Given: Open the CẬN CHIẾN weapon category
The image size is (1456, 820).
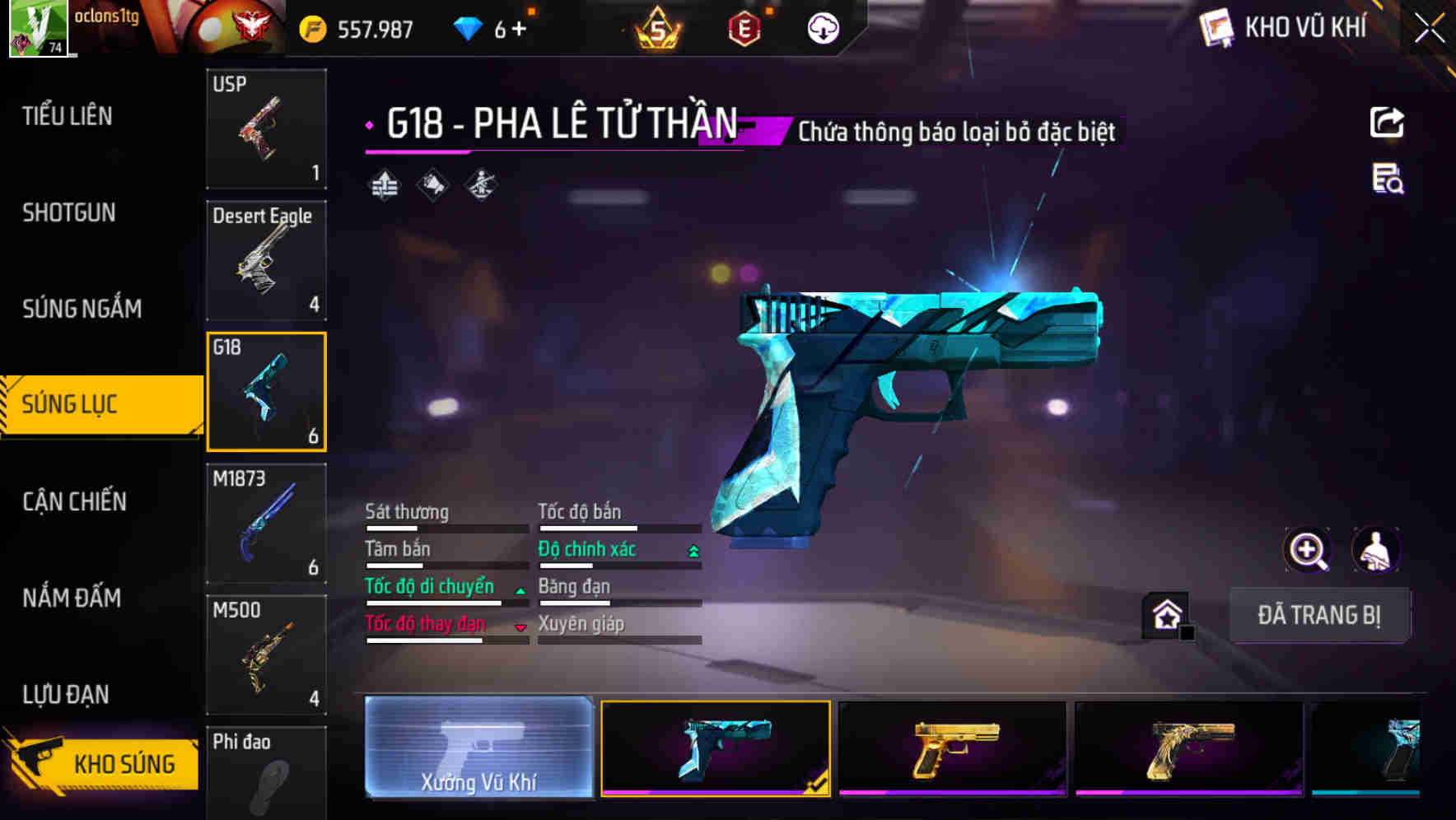Looking at the screenshot, I should (74, 501).
